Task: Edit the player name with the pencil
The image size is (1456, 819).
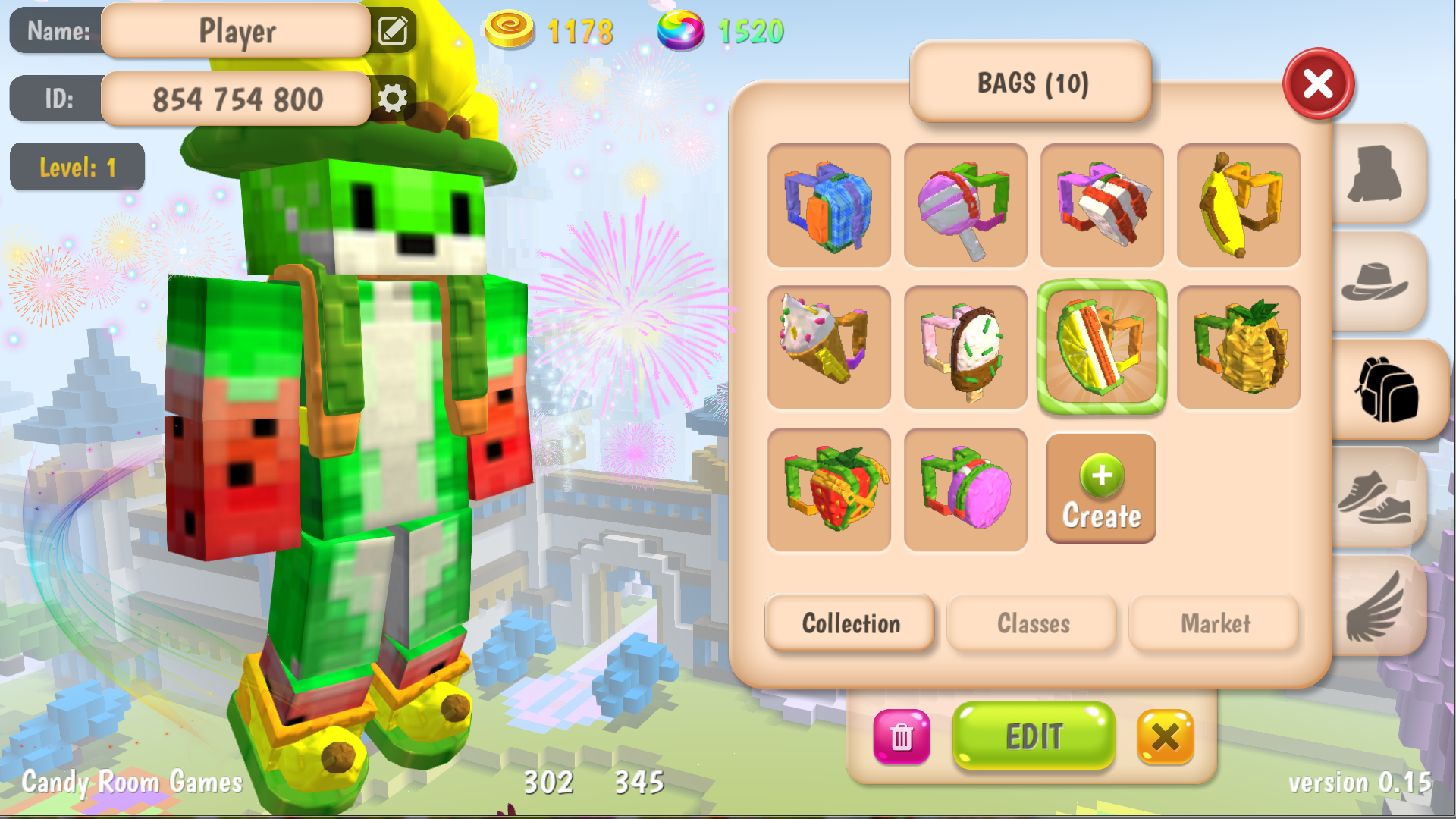Action: click(393, 31)
